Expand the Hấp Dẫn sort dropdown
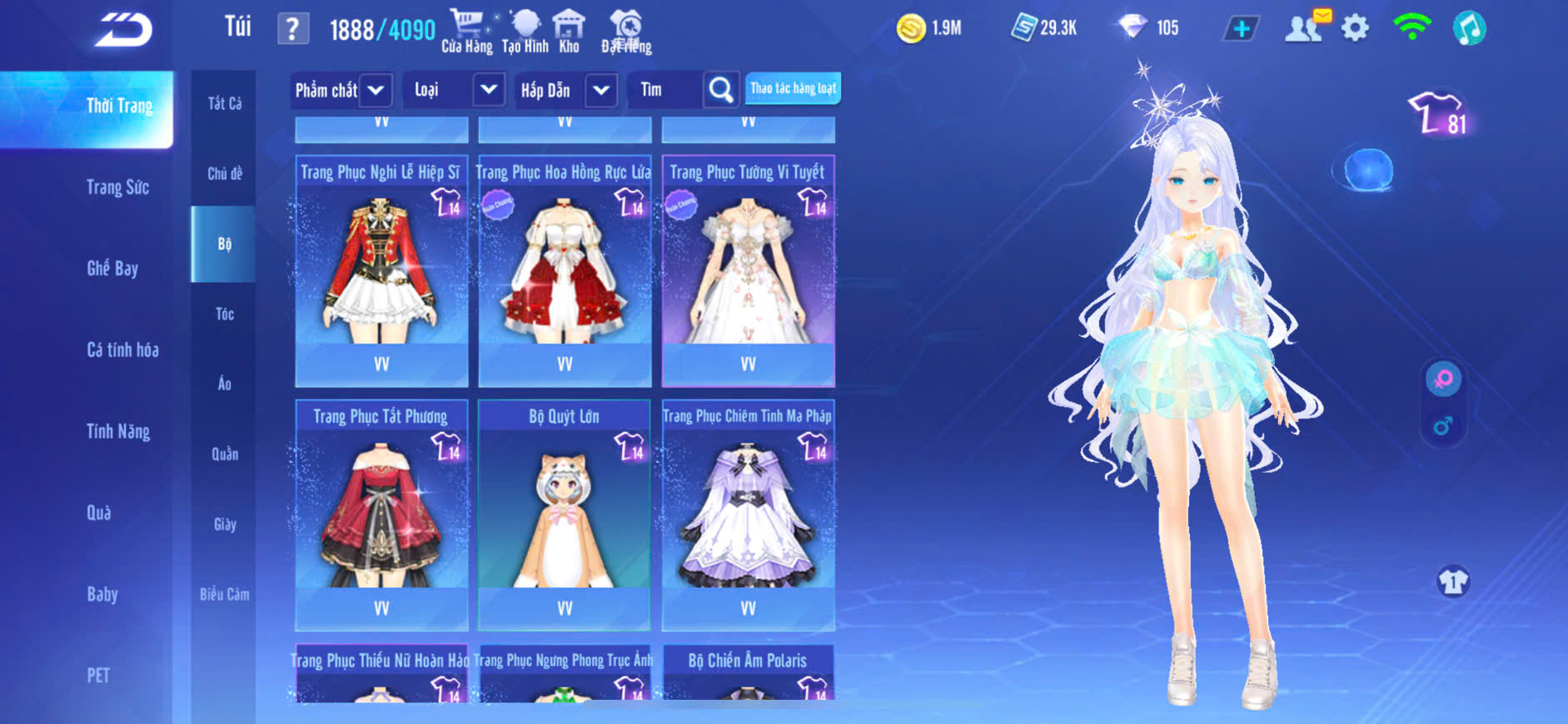Screen dimensions: 1568x724 601,90
